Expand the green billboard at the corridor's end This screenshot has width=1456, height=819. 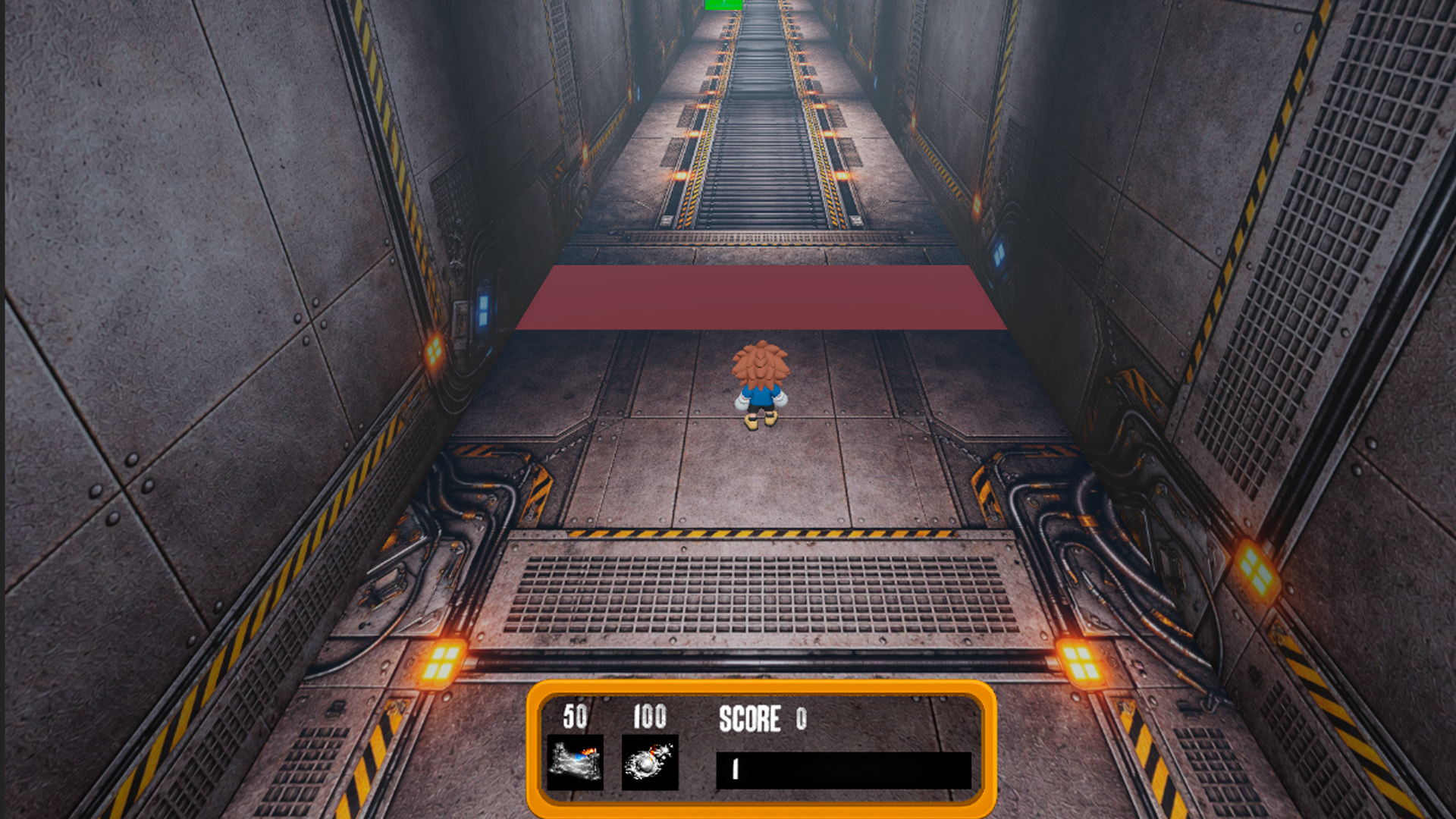(x=724, y=6)
